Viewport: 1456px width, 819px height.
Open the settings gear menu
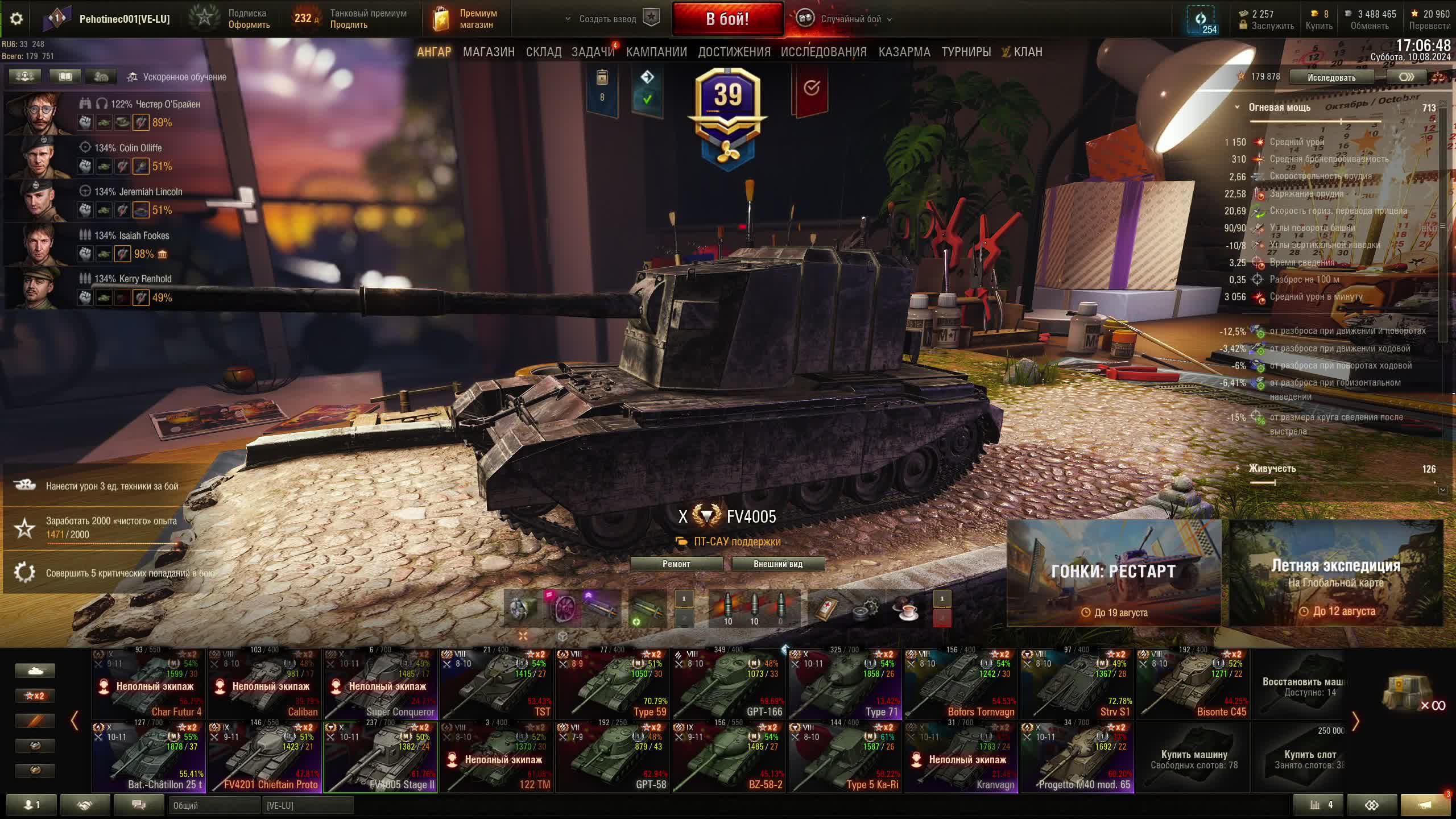16,19
